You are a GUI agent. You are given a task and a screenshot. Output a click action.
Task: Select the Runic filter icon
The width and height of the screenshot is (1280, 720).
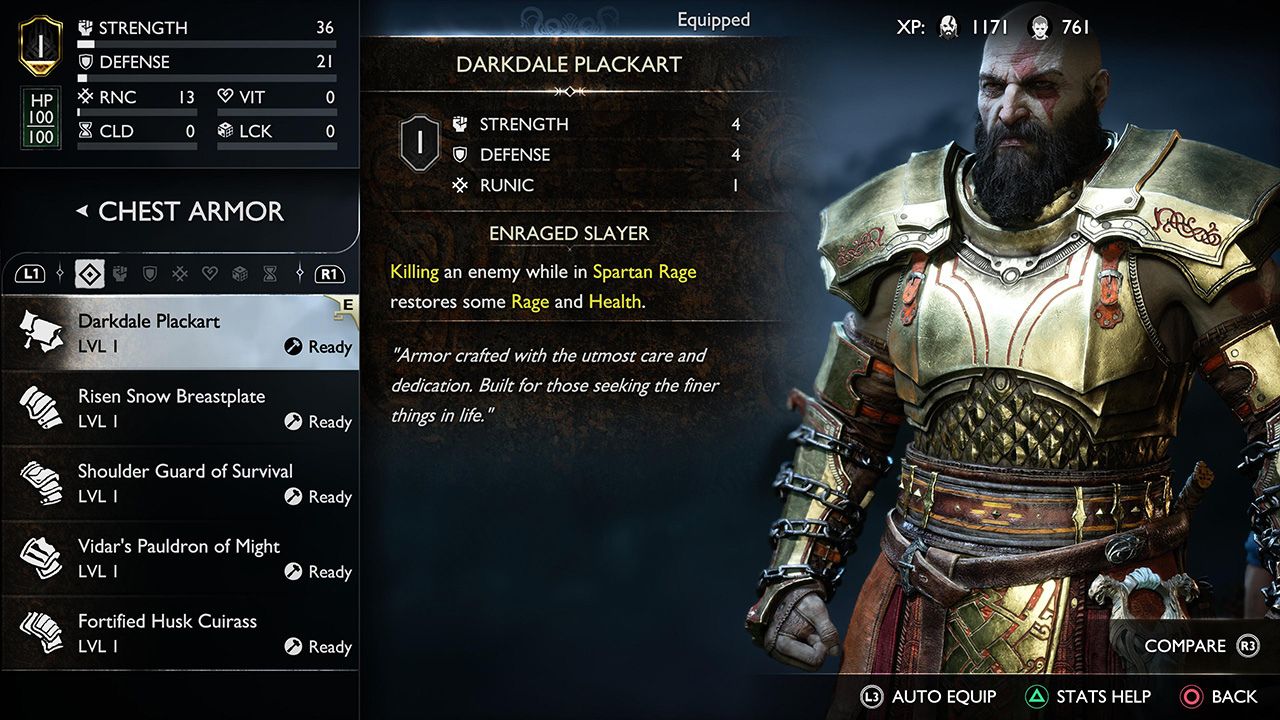tap(180, 275)
